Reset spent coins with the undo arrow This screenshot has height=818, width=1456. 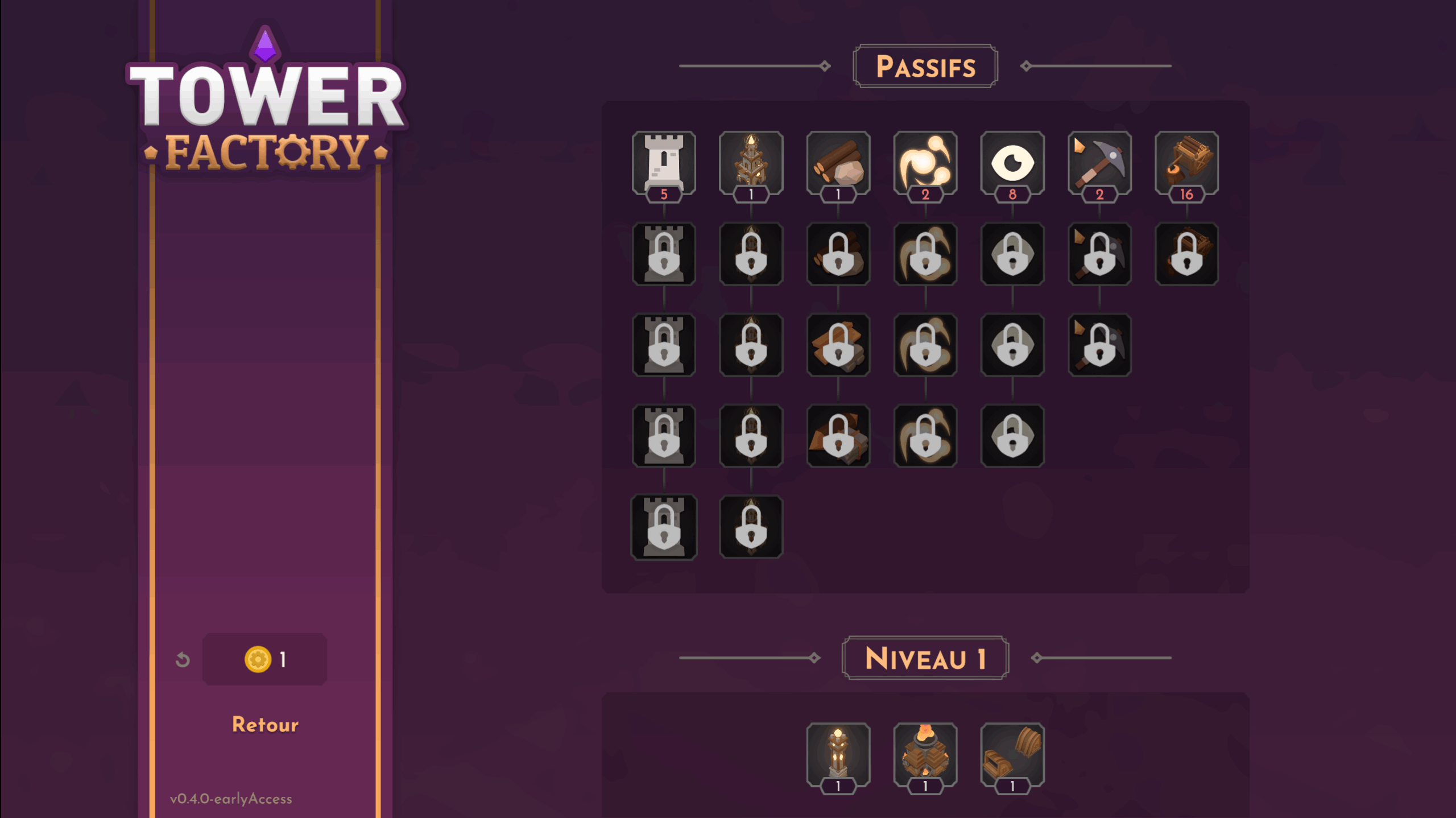pyautogui.click(x=183, y=660)
